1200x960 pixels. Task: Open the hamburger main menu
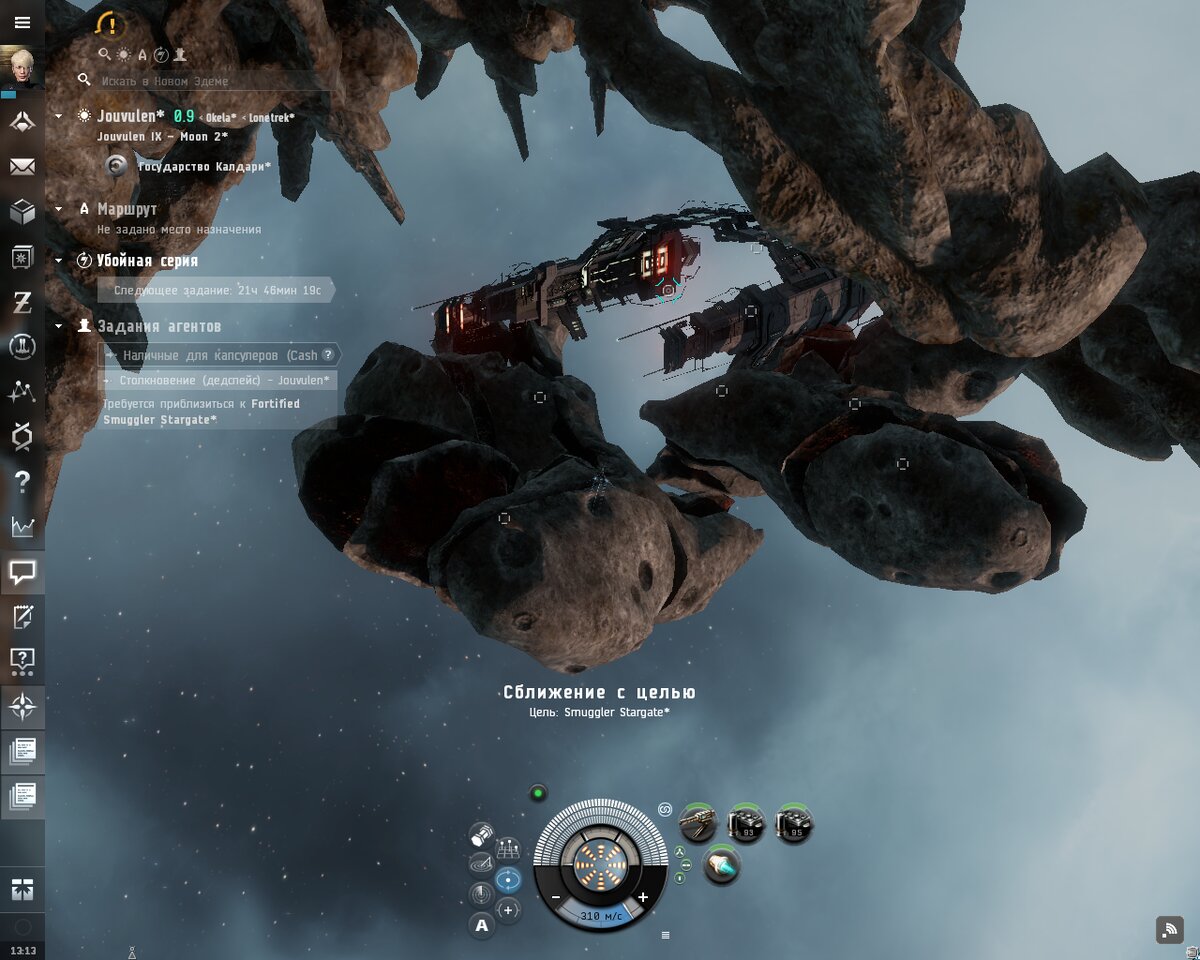click(22, 23)
